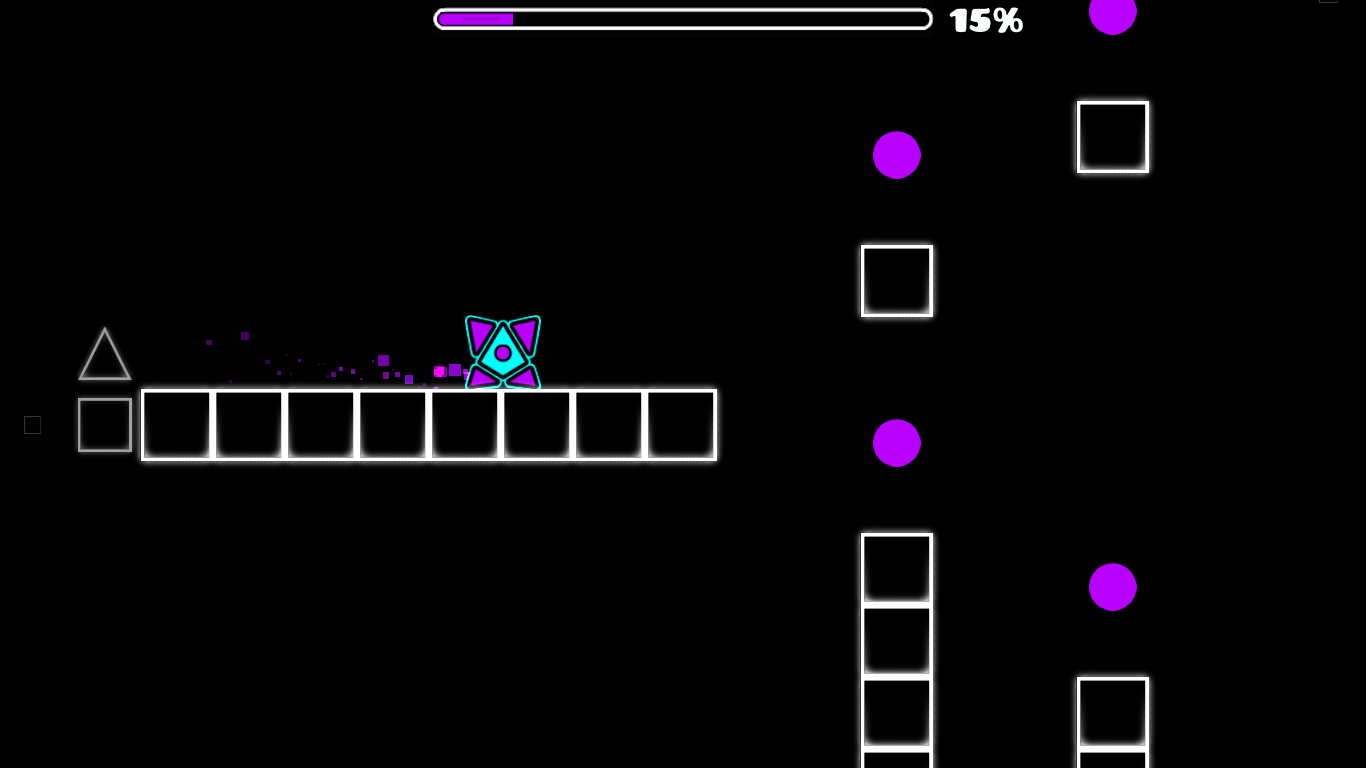Click the cyan player cube character

pos(502,352)
